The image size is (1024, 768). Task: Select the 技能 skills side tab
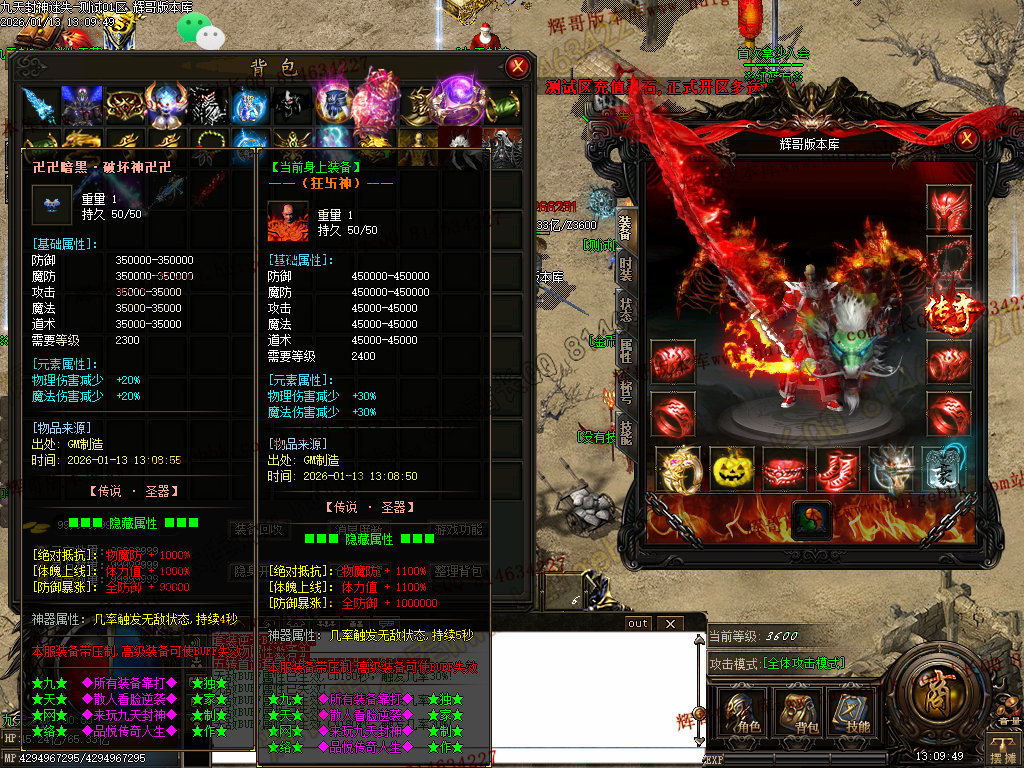coord(626,432)
